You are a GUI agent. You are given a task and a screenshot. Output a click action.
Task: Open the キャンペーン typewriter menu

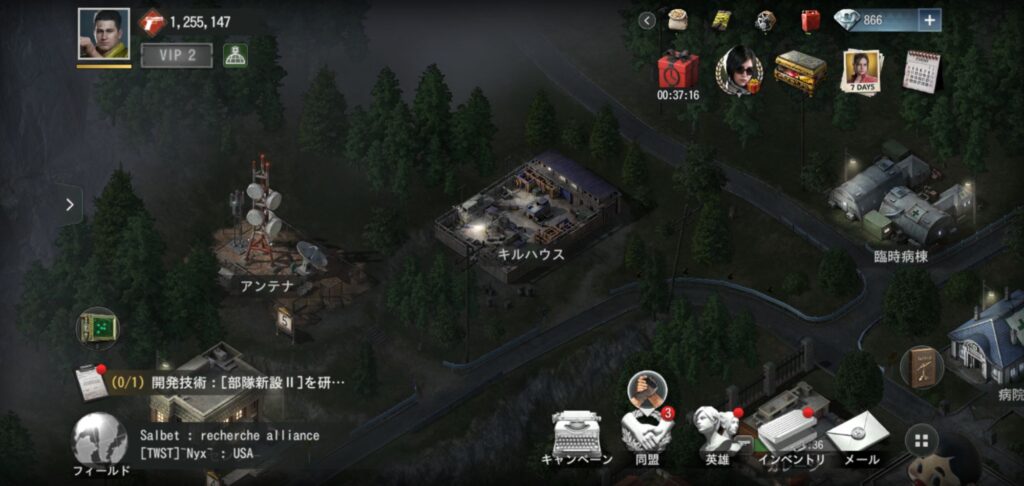[x=577, y=438]
